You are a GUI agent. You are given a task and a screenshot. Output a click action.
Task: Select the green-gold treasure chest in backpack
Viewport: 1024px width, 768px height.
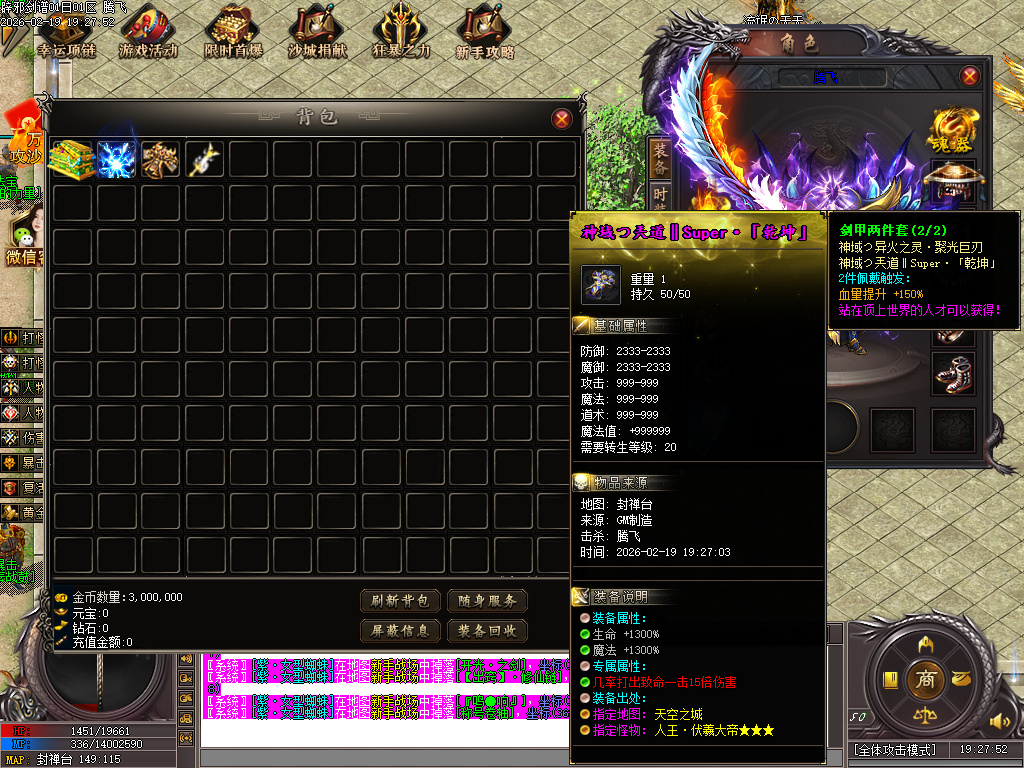point(72,160)
